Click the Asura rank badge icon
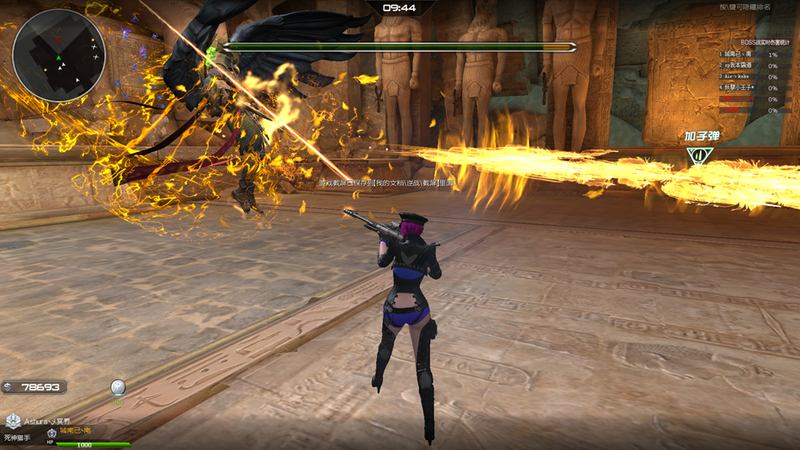This screenshot has width=800, height=450. point(11,422)
